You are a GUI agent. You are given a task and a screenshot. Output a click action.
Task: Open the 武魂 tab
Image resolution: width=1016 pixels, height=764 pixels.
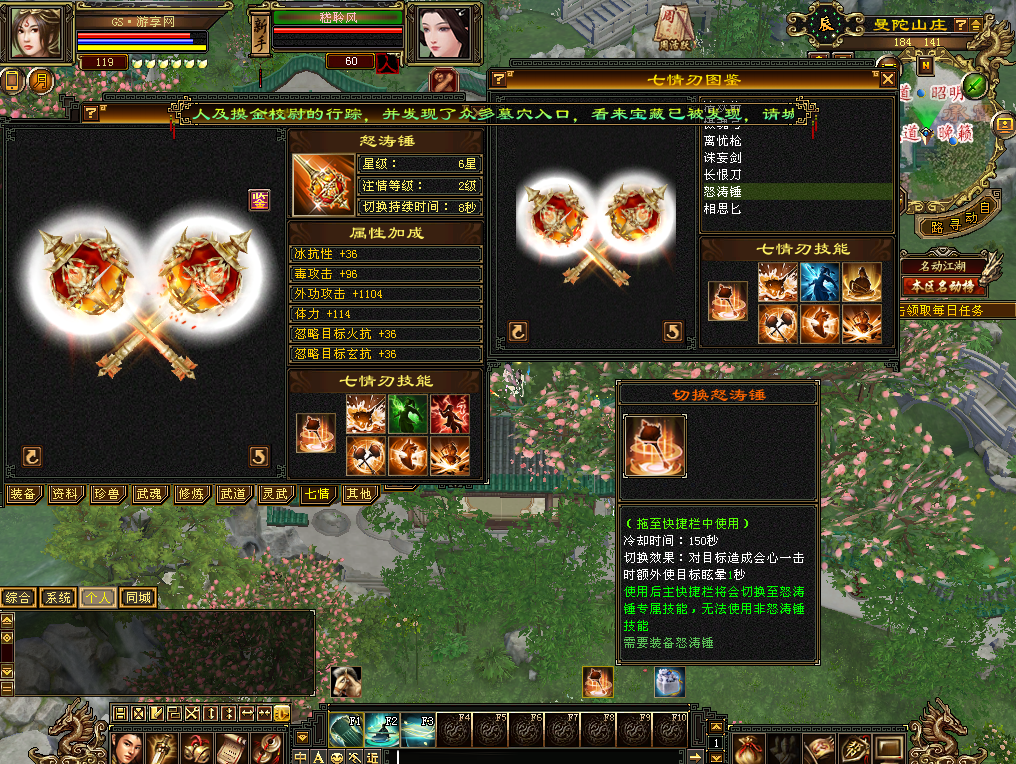click(149, 494)
